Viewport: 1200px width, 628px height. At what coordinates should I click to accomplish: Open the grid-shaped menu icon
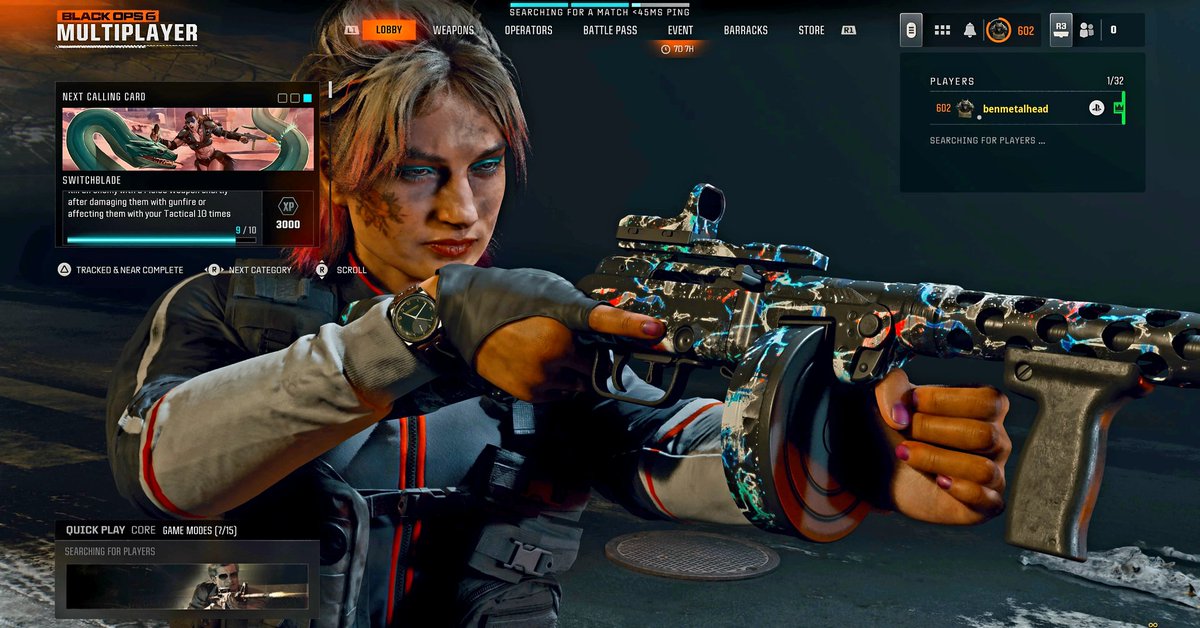point(942,30)
